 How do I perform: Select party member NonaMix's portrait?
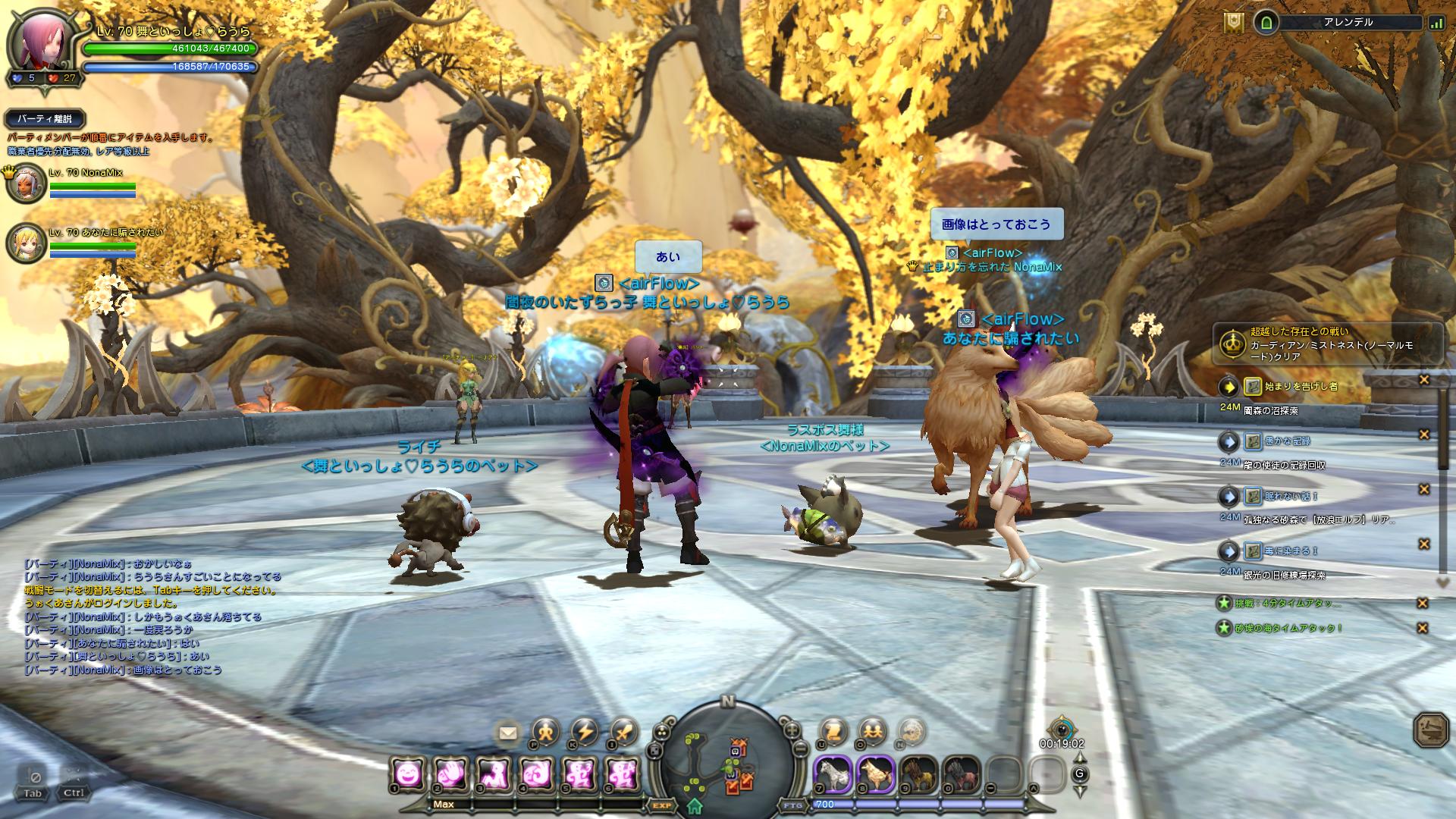coord(27,183)
